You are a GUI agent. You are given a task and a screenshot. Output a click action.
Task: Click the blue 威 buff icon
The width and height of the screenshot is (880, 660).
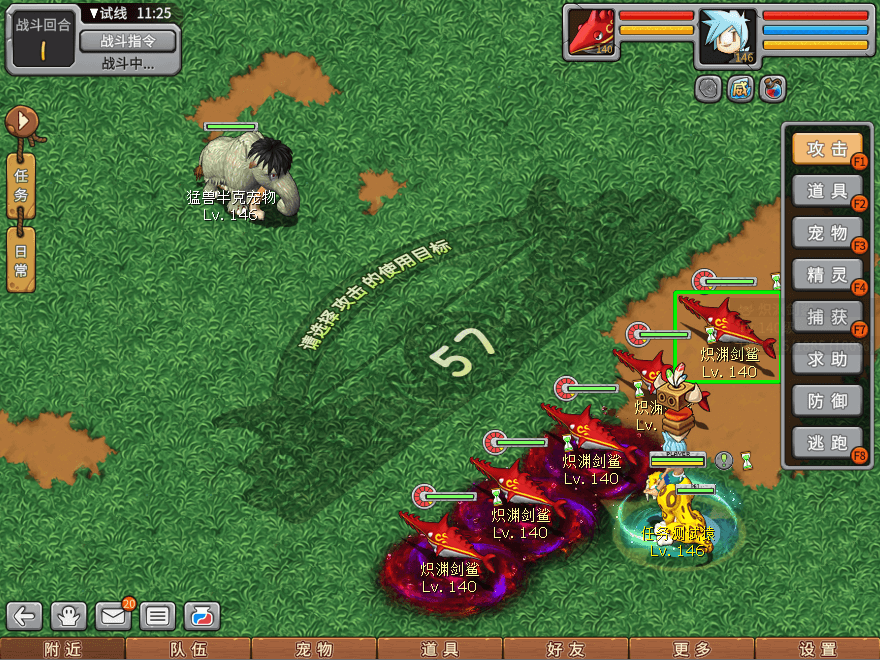coord(740,89)
